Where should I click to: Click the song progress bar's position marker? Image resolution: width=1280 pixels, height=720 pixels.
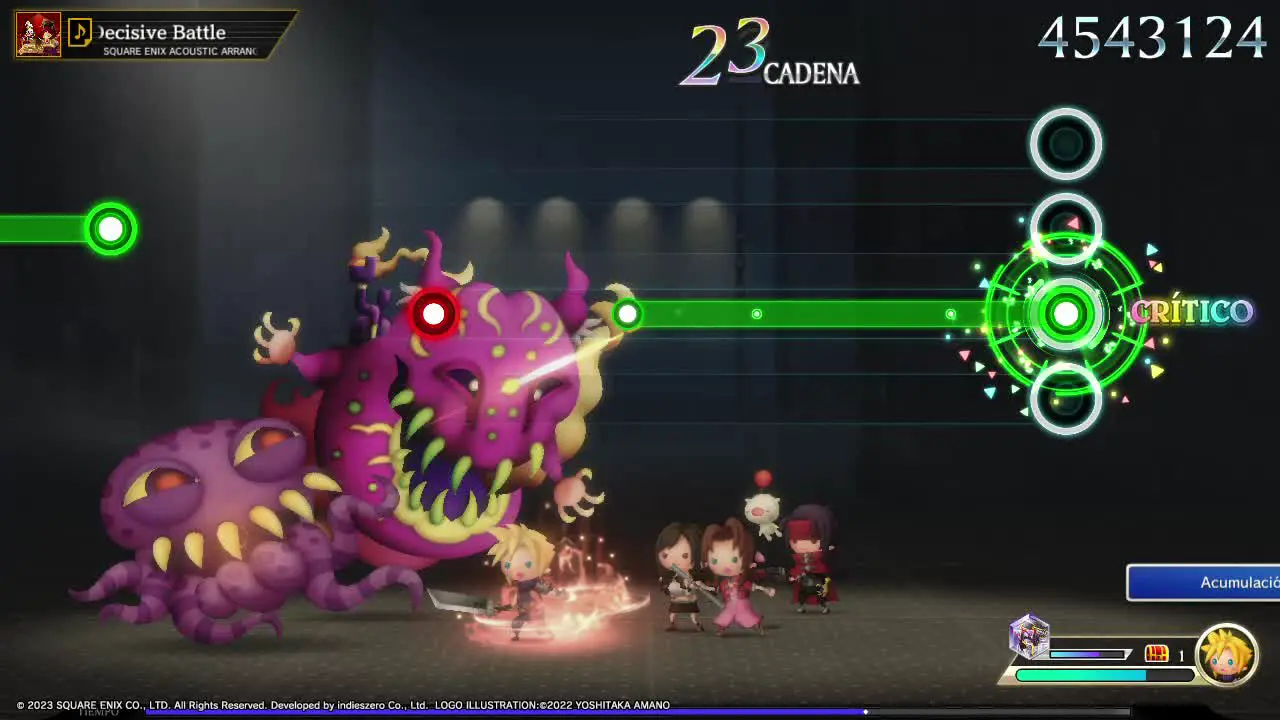click(x=865, y=711)
